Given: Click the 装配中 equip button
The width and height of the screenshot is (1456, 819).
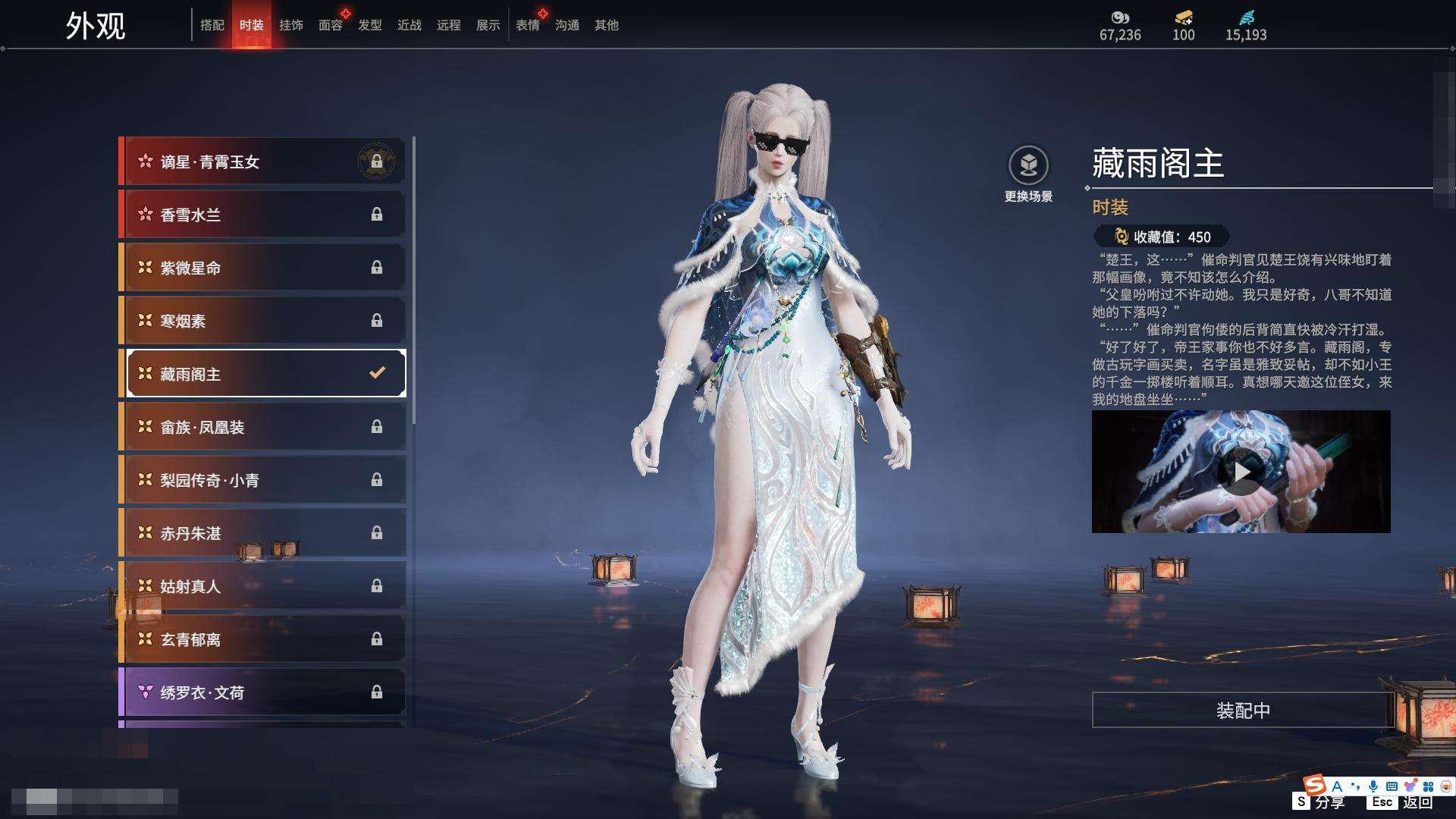Looking at the screenshot, I should click(1243, 711).
